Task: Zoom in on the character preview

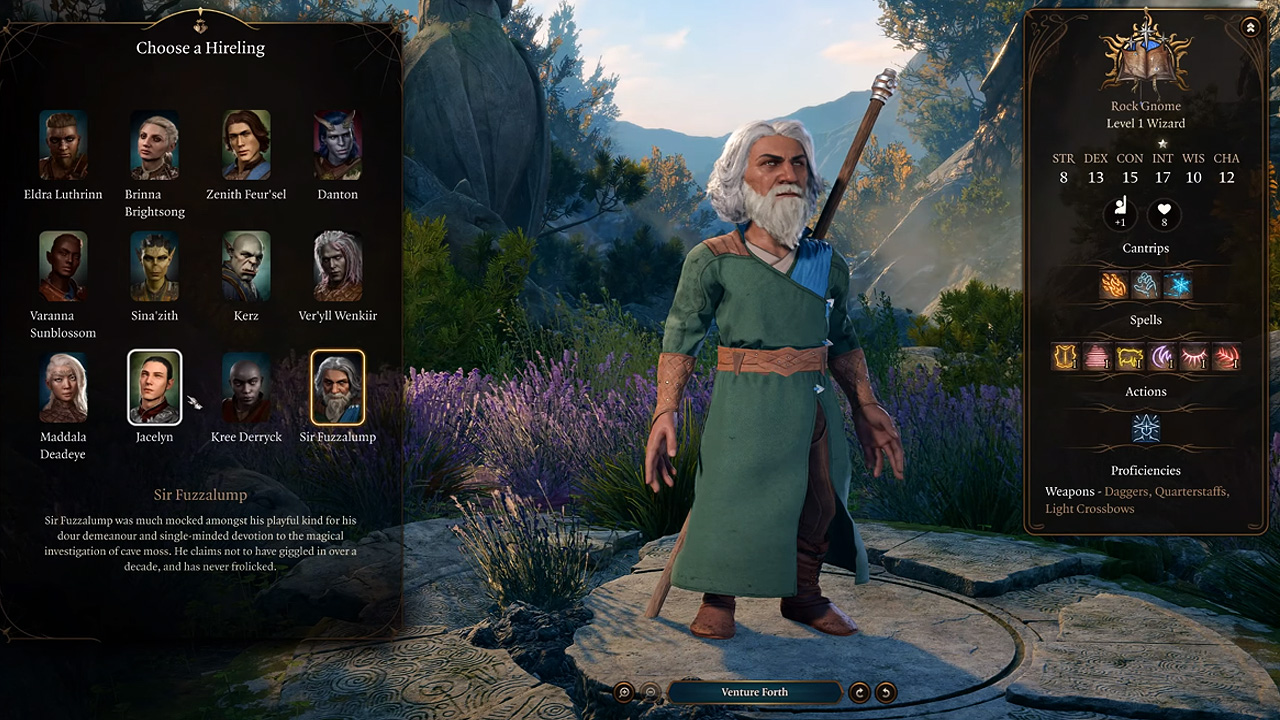Action: pyautogui.click(x=624, y=692)
